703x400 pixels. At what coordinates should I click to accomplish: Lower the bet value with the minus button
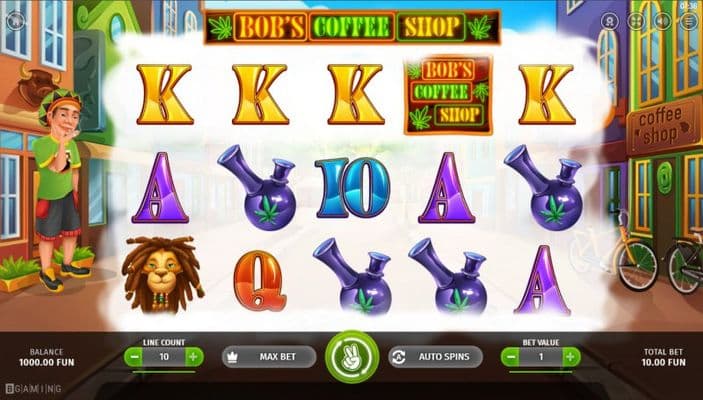click(x=510, y=356)
